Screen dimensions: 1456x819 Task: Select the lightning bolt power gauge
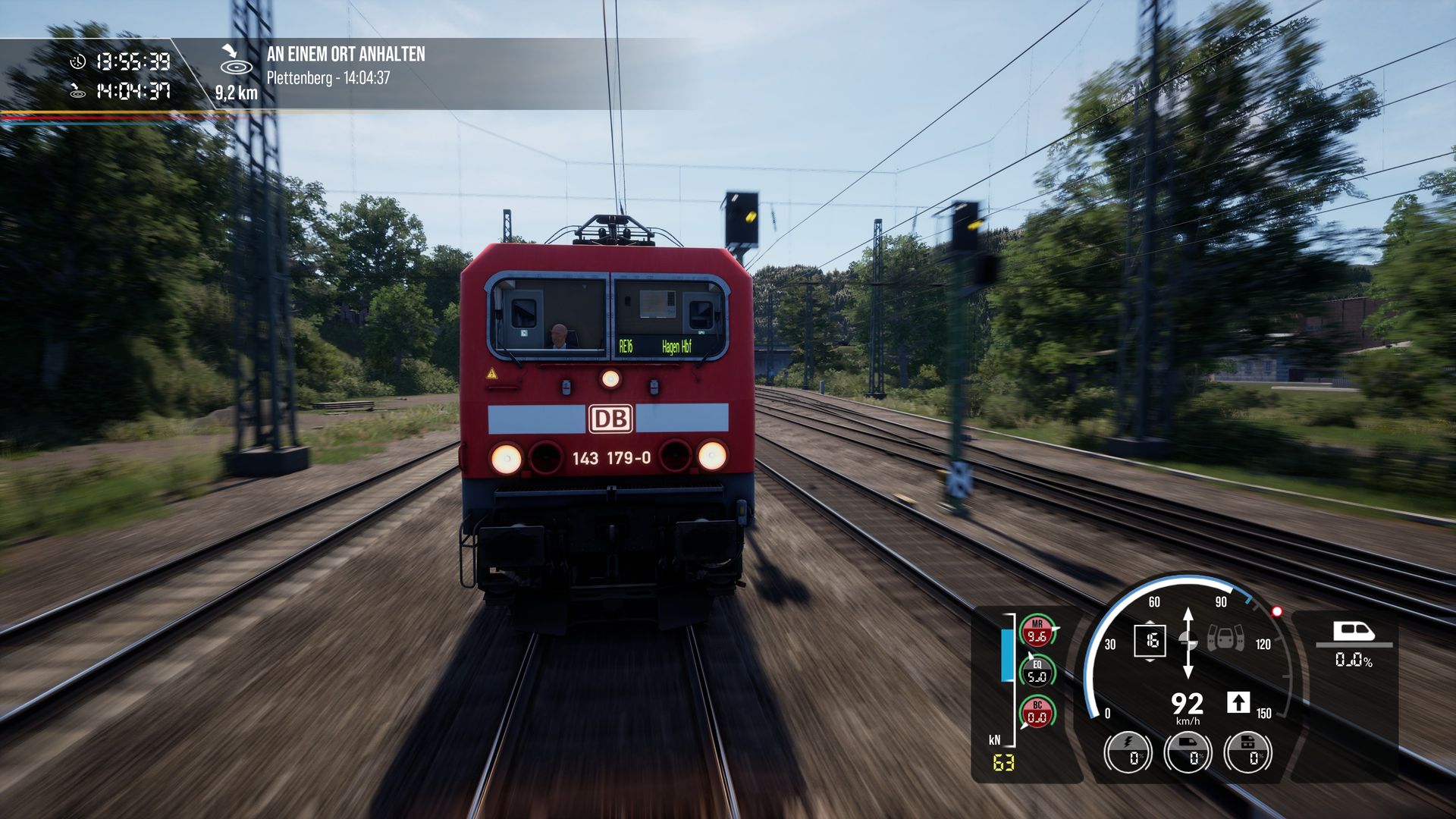1128,752
